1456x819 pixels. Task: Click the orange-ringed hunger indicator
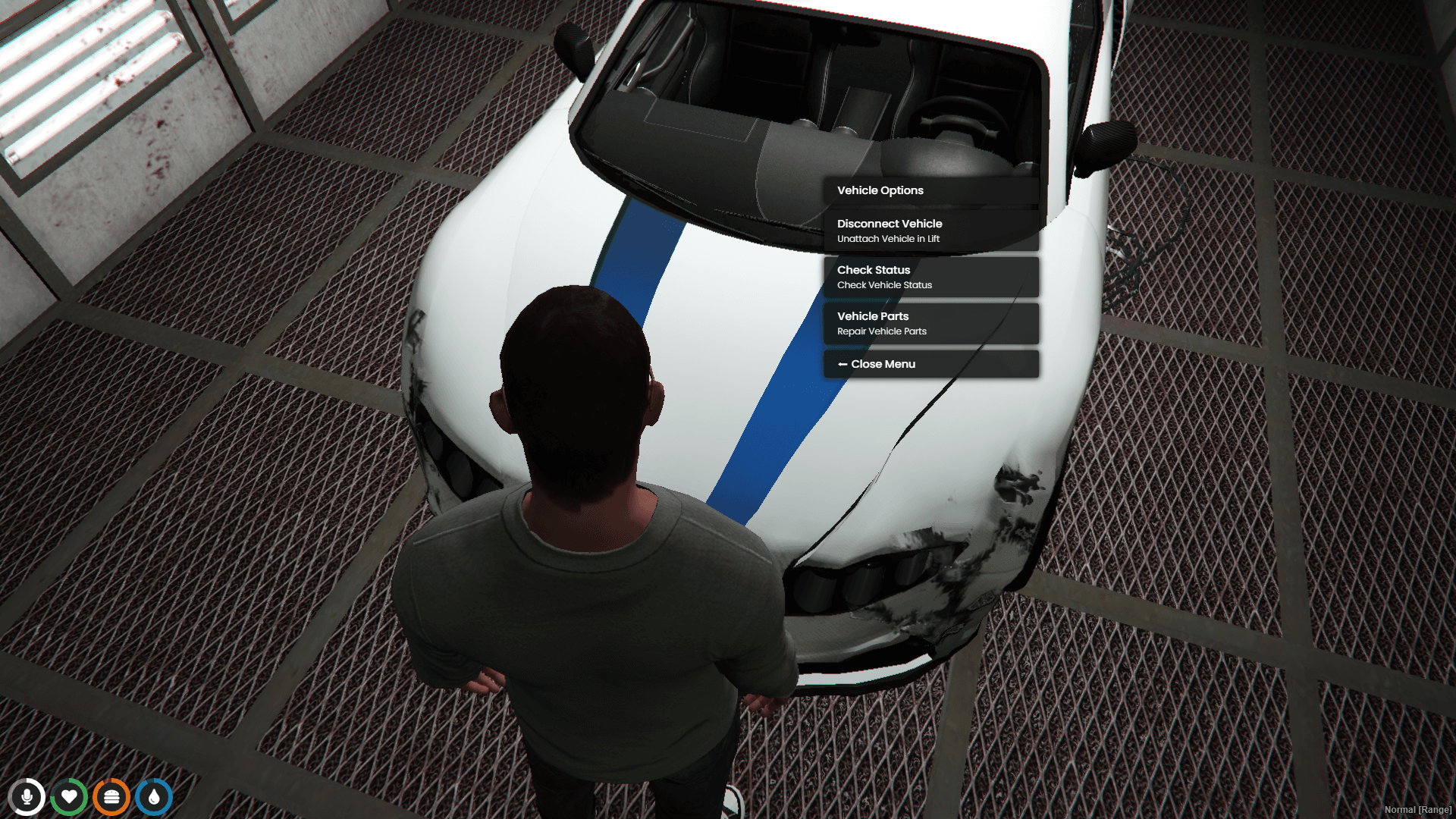click(x=111, y=796)
